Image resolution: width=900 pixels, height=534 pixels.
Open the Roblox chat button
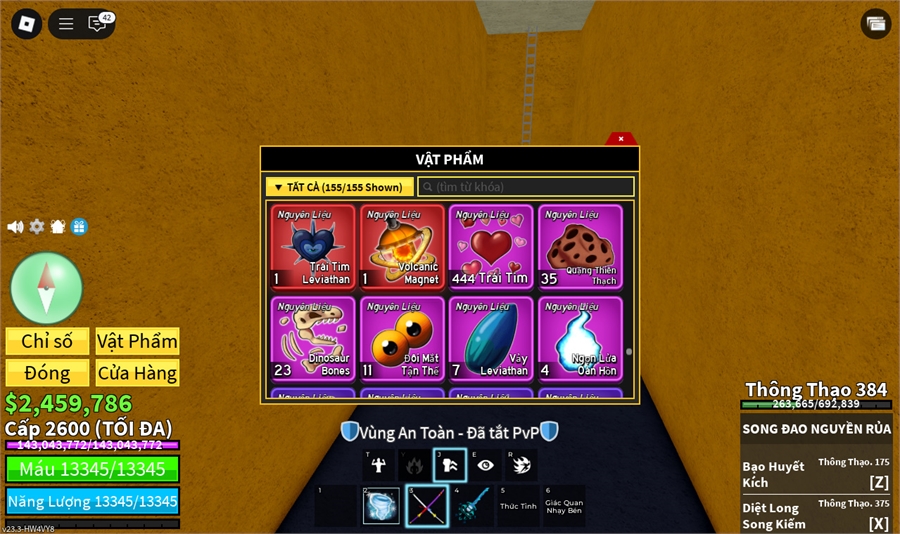coord(98,23)
